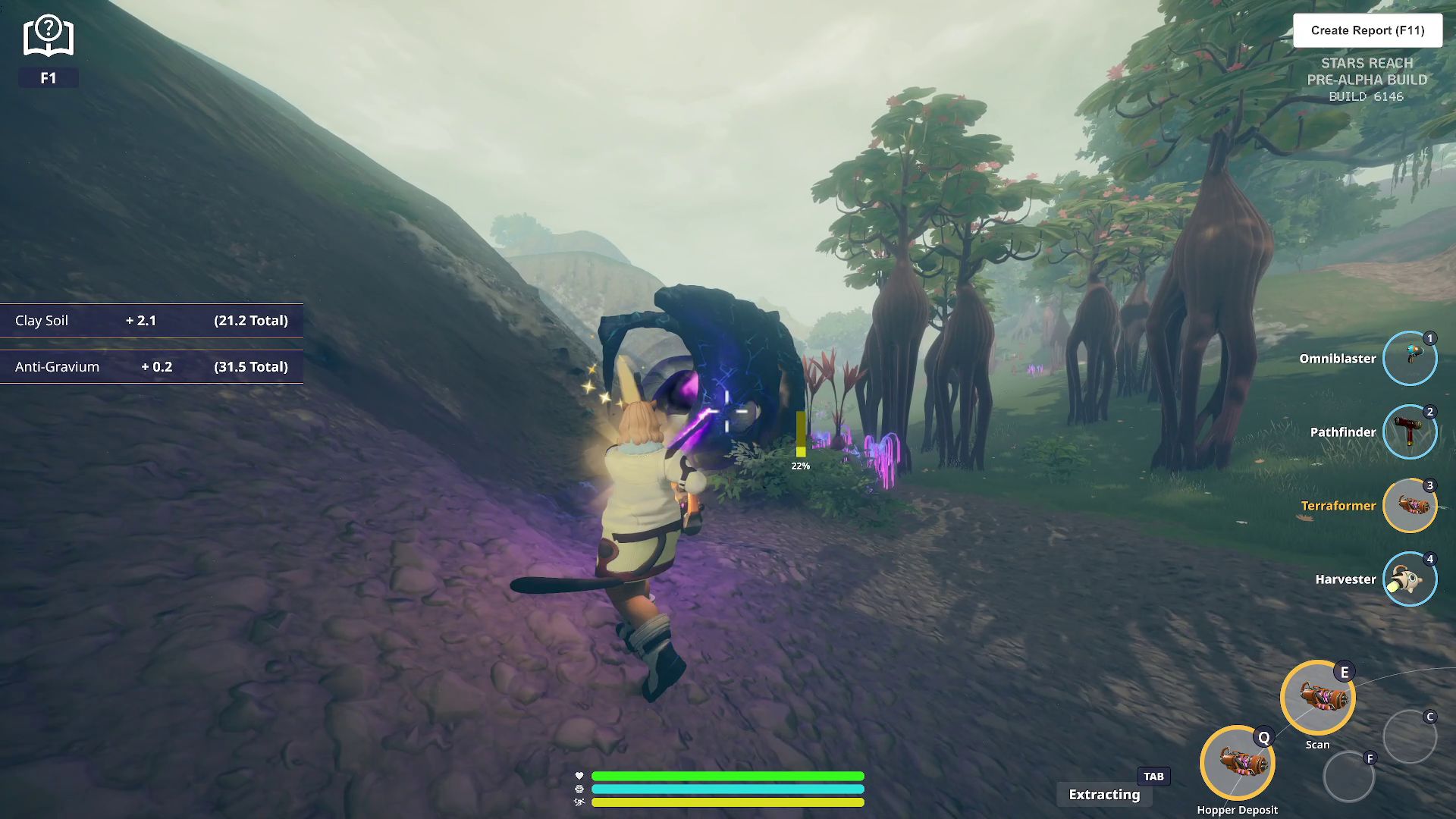Screen dimensions: 1456x819
Task: Equip the Pathfinder tool
Action: (1409, 432)
